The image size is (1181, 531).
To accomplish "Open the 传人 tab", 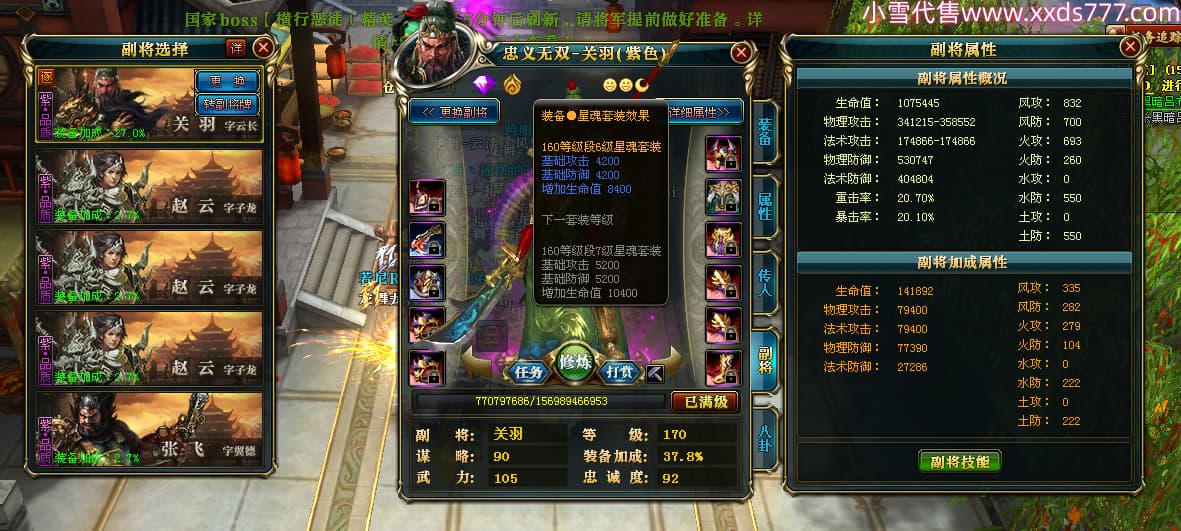I will tap(765, 283).
